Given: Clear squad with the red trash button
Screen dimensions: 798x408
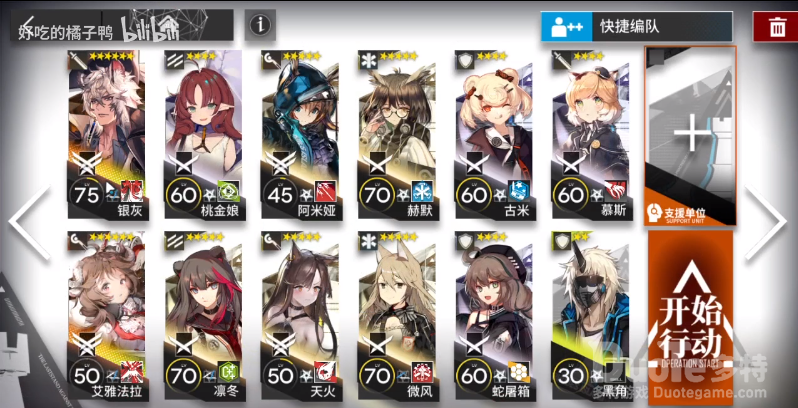Looking at the screenshot, I should [x=776, y=26].
